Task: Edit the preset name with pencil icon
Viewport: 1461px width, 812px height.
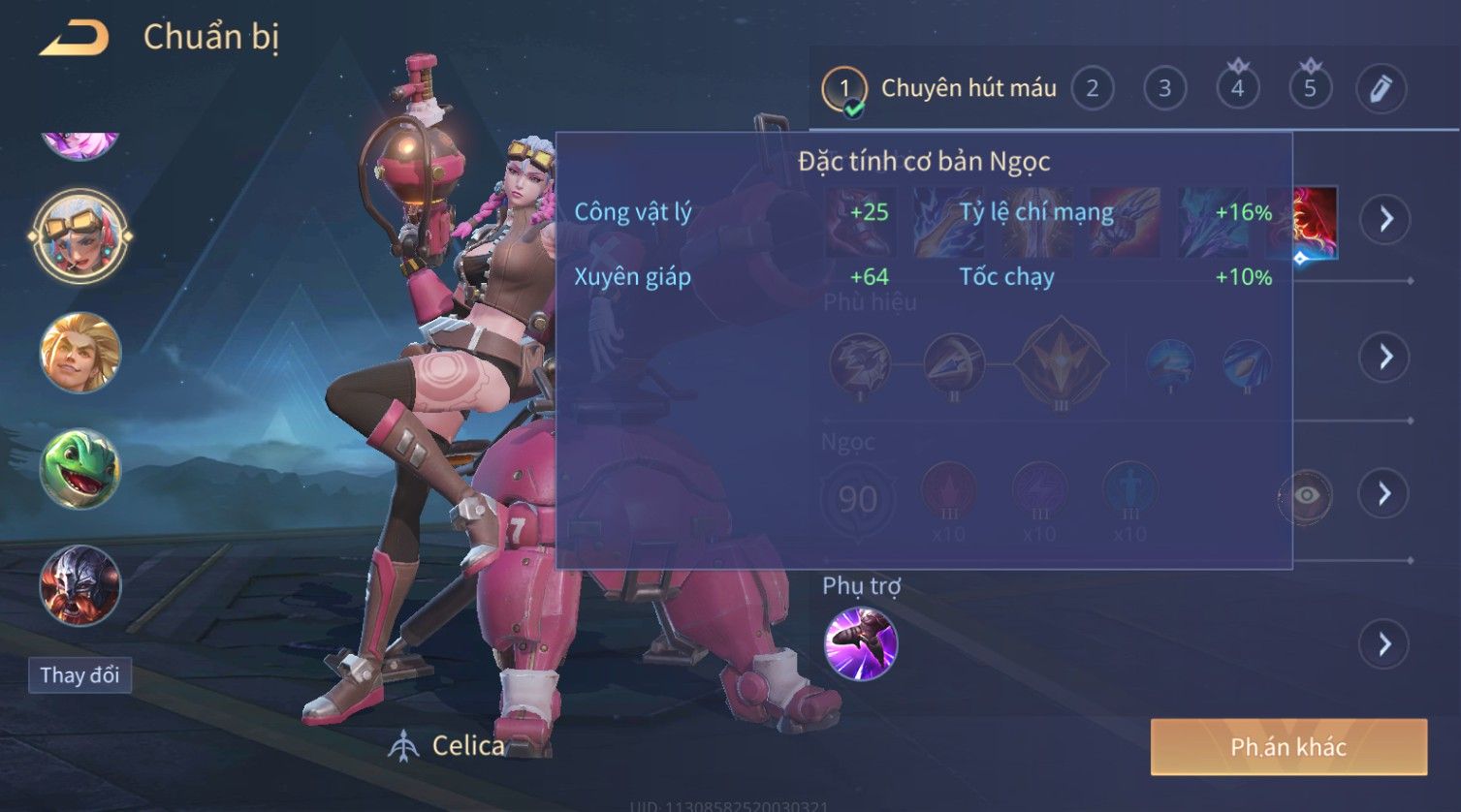Action: tap(1381, 89)
